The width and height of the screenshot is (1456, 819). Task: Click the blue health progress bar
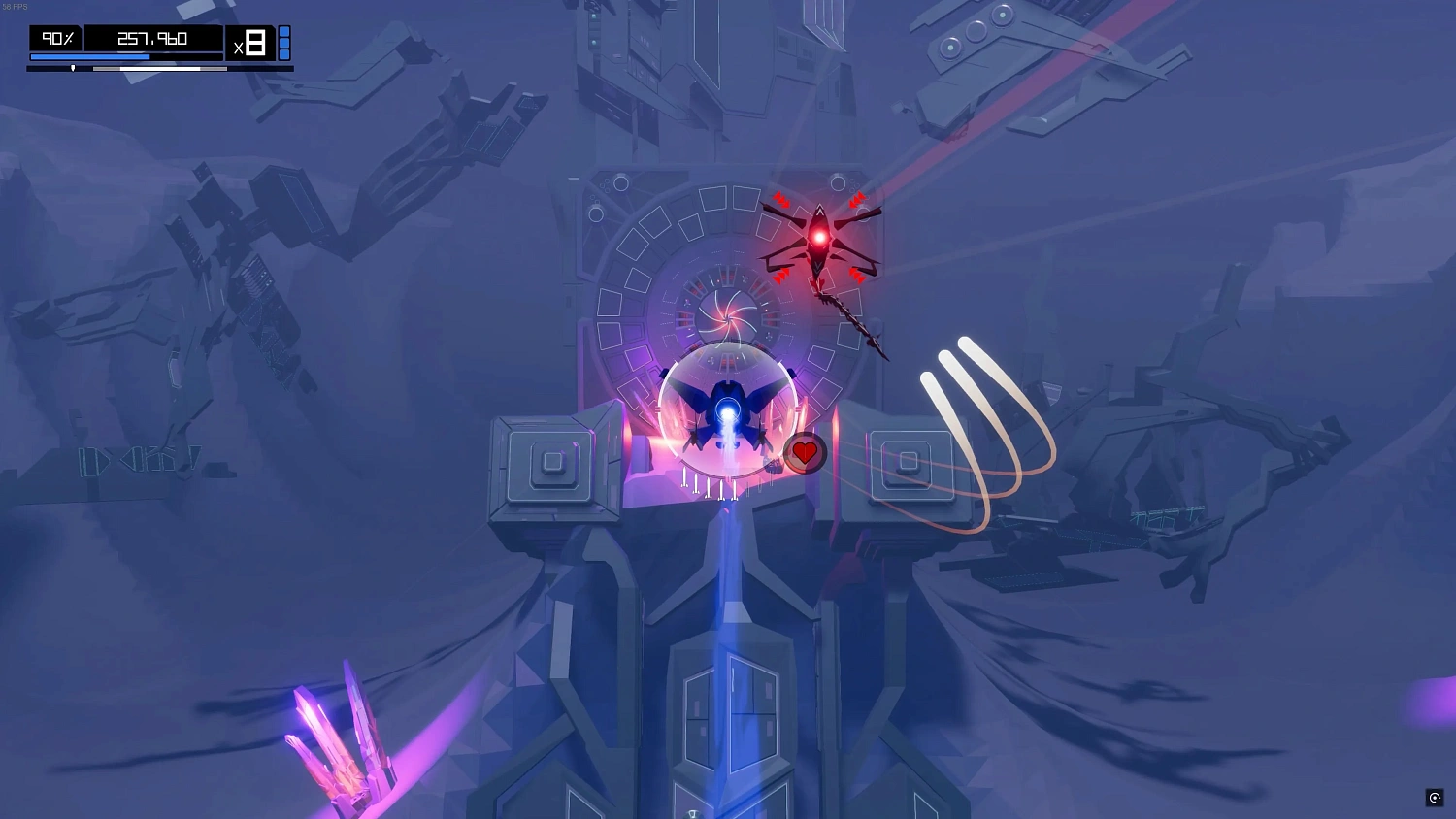pyautogui.click(x=92, y=56)
